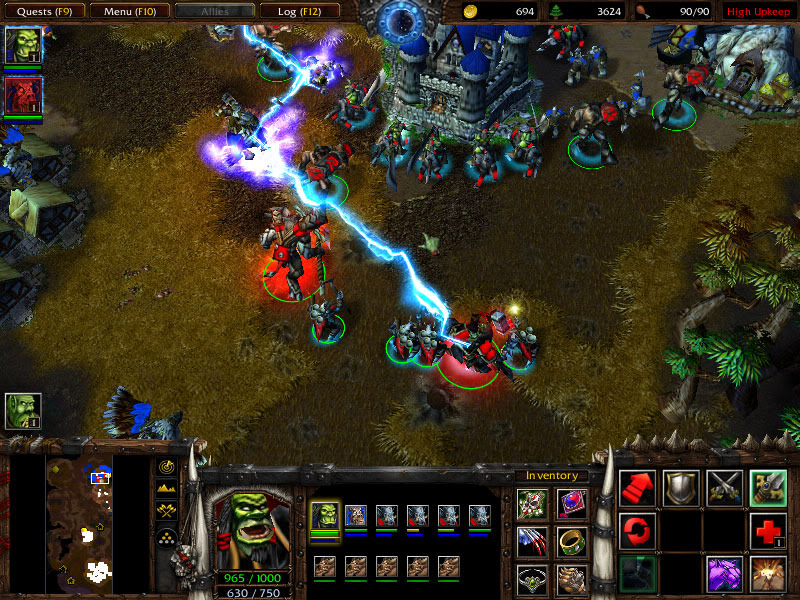This screenshot has width=800, height=600.
Task: Select the red hero icon below Far Seer
Action: coord(22,96)
